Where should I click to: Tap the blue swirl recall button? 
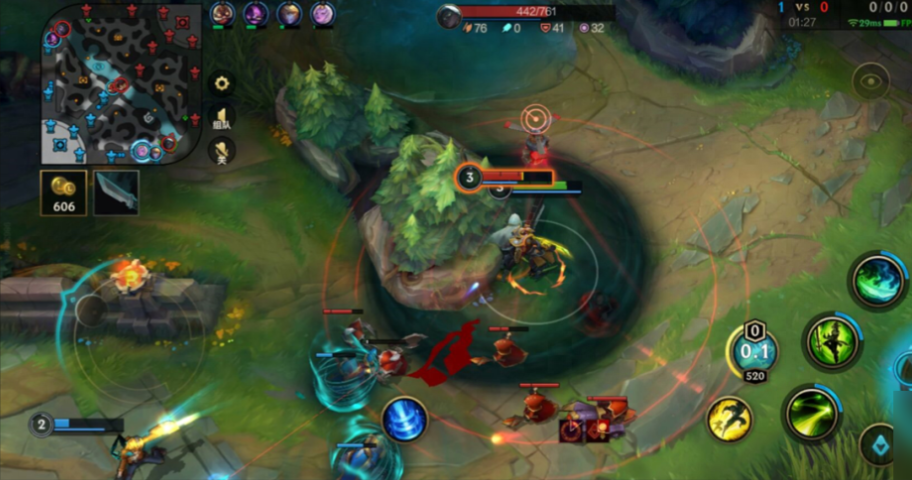pyautogui.click(x=405, y=419)
